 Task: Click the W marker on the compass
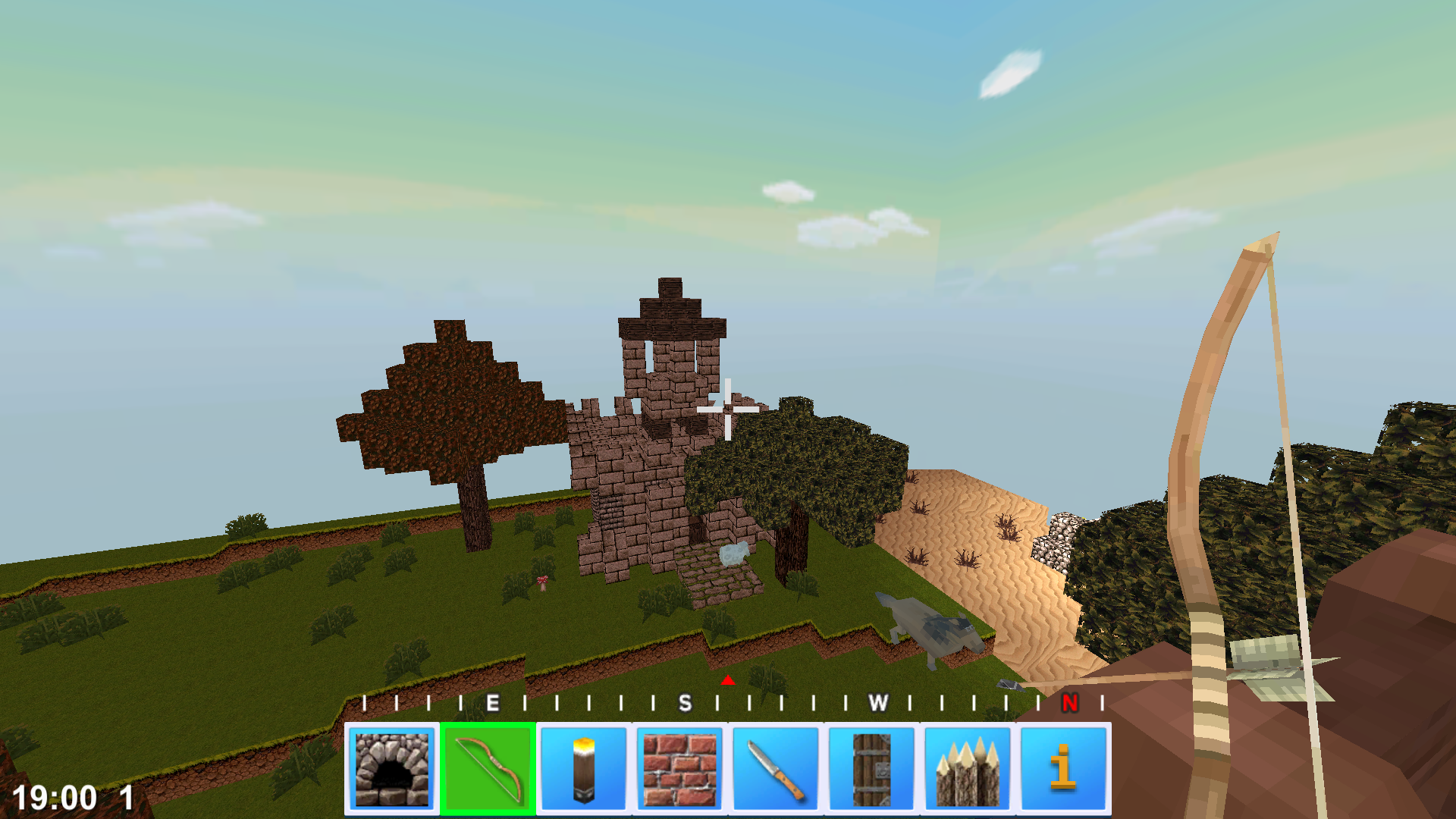878,703
